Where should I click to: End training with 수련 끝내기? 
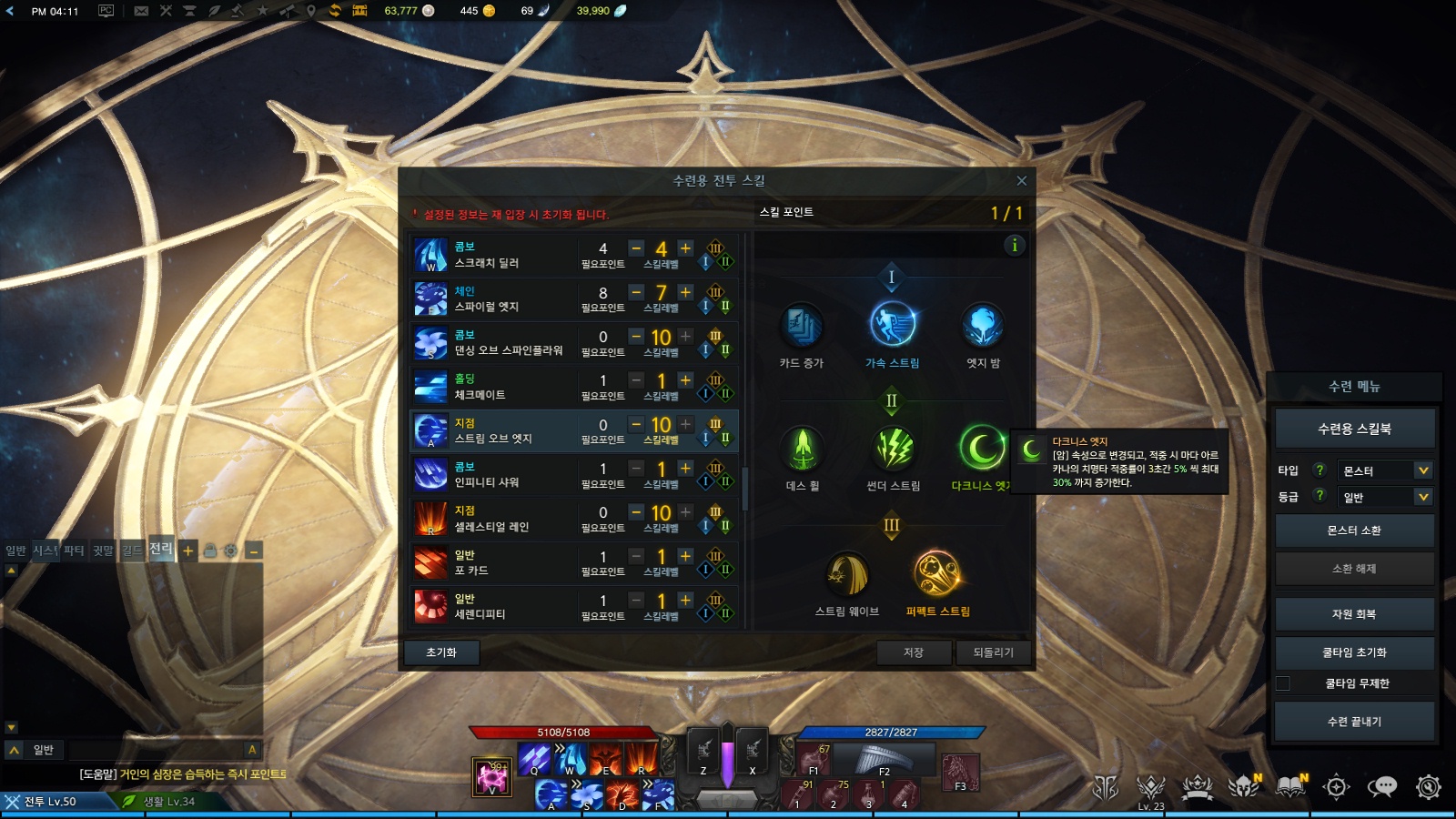(x=1354, y=722)
